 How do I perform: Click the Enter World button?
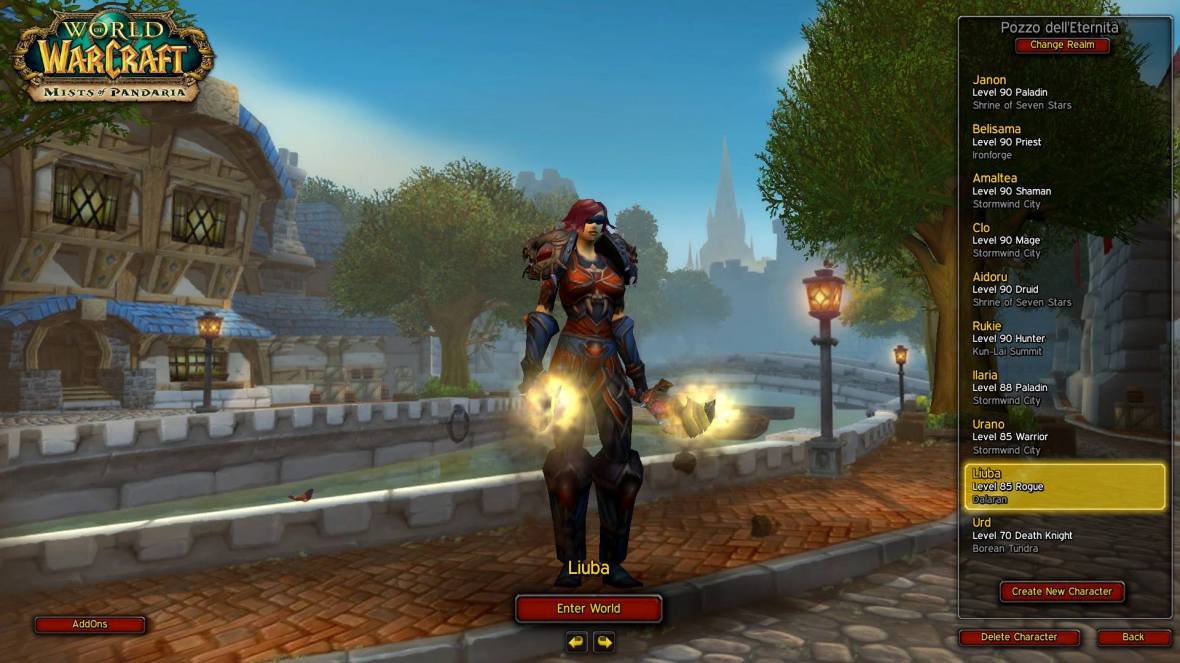point(588,608)
